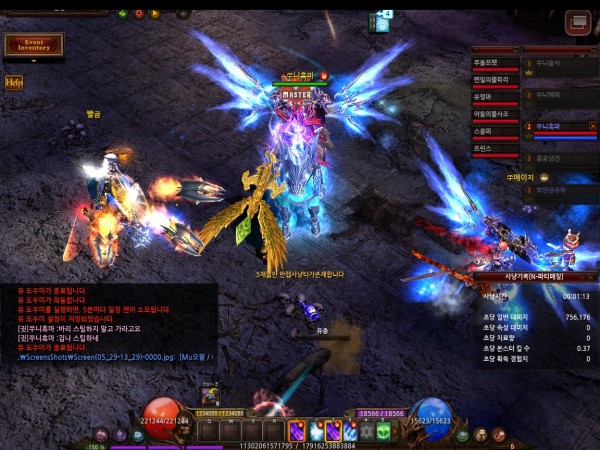
Task: Open the Event Inventory panel
Action: 33,45
